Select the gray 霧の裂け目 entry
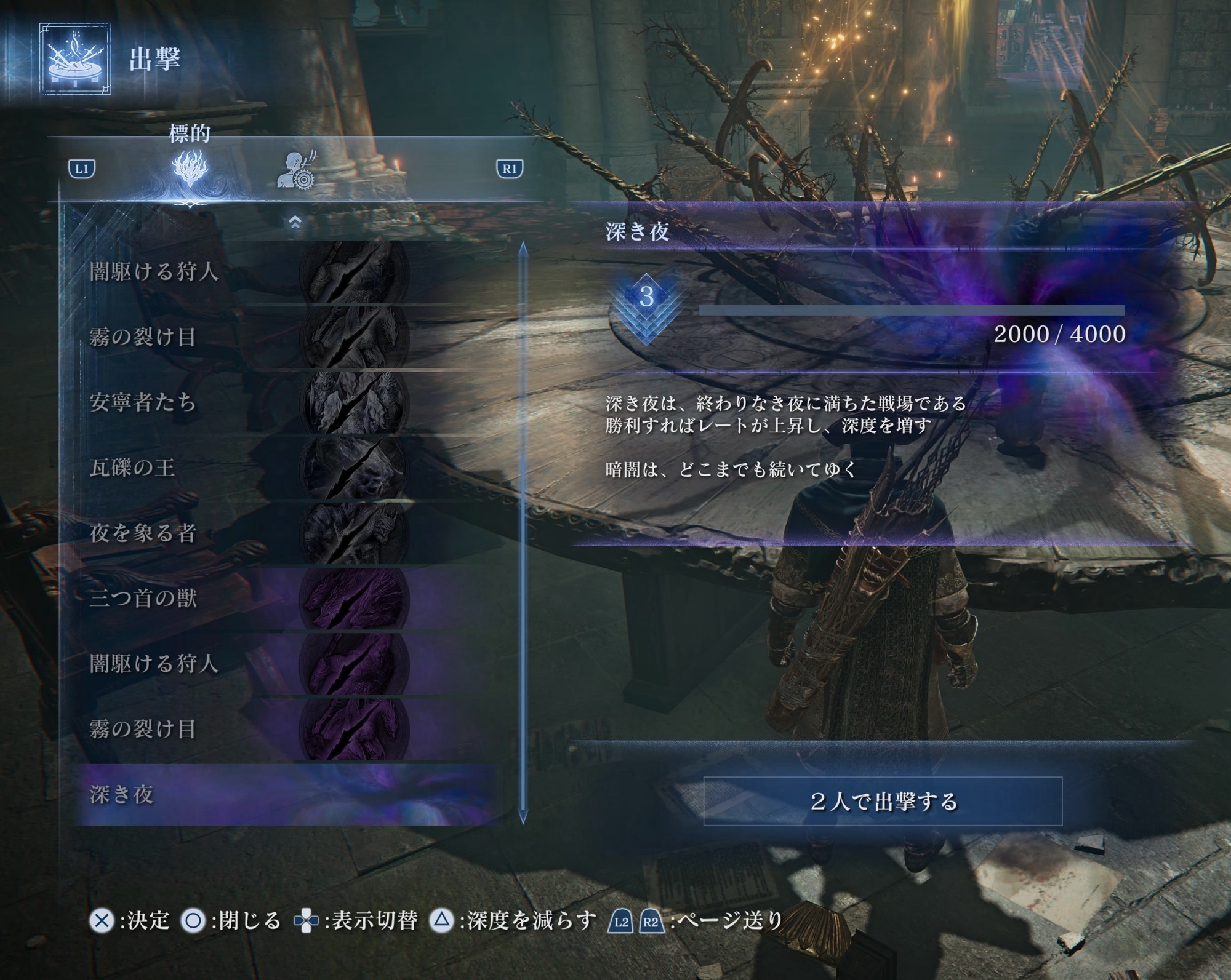Viewport: 1231px width, 980px height. point(246,337)
